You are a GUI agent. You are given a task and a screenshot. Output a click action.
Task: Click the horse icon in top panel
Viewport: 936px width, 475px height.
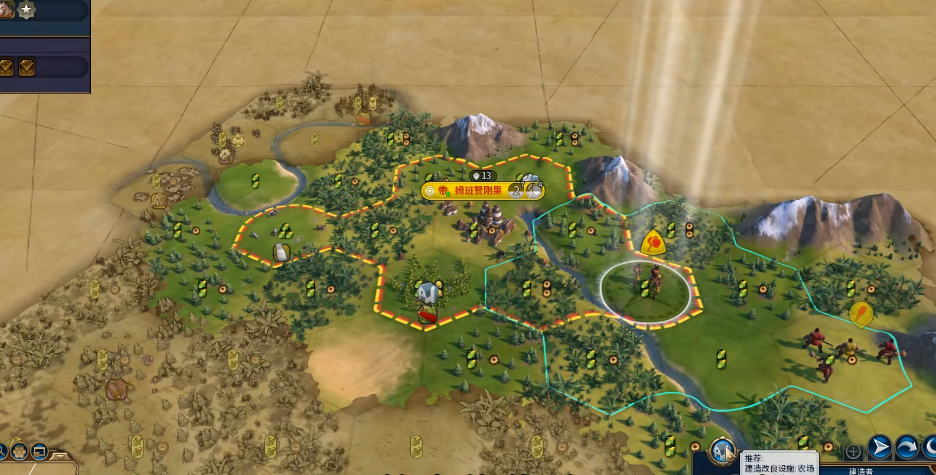click(5, 10)
